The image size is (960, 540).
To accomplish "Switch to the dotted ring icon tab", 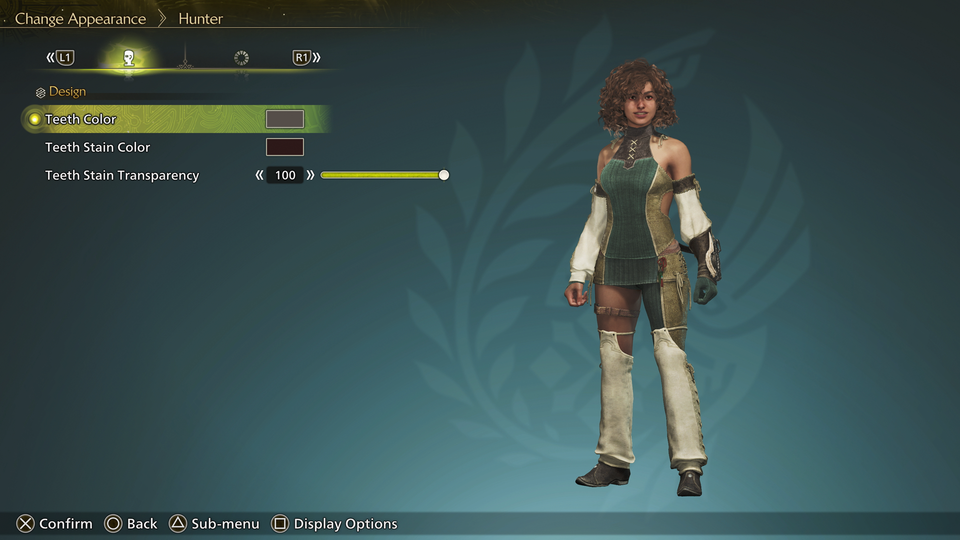I will [241, 58].
